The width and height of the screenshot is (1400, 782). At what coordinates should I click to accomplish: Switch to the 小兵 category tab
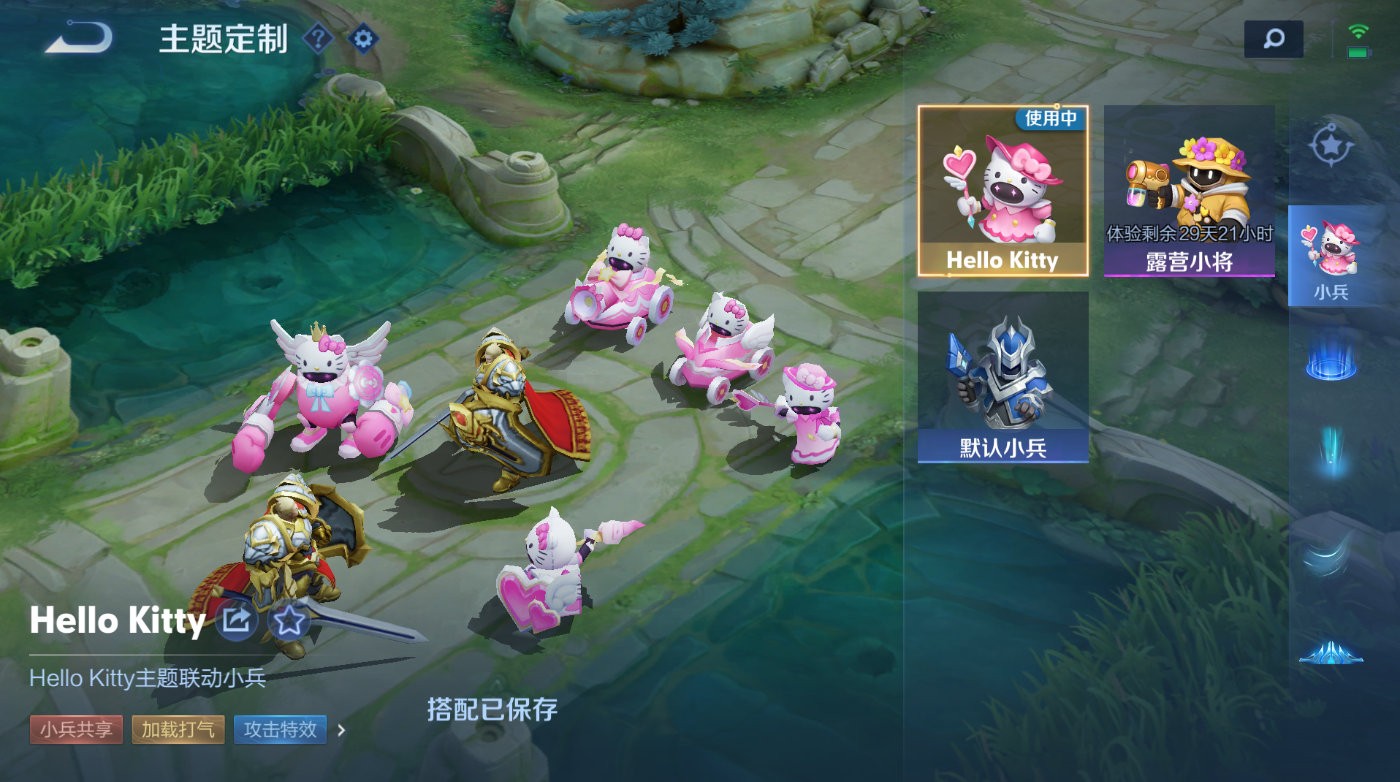tap(1332, 255)
